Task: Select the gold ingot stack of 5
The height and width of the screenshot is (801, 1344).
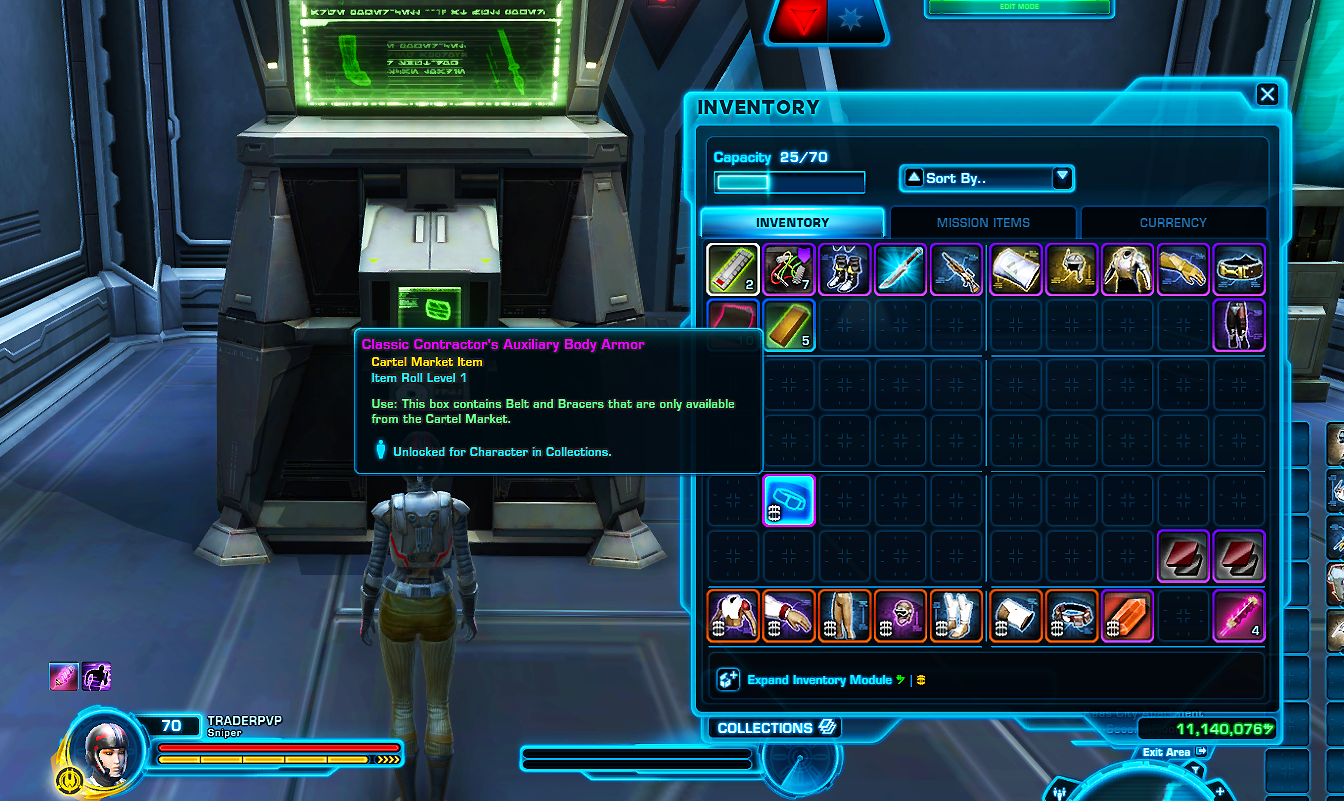Action: [789, 325]
